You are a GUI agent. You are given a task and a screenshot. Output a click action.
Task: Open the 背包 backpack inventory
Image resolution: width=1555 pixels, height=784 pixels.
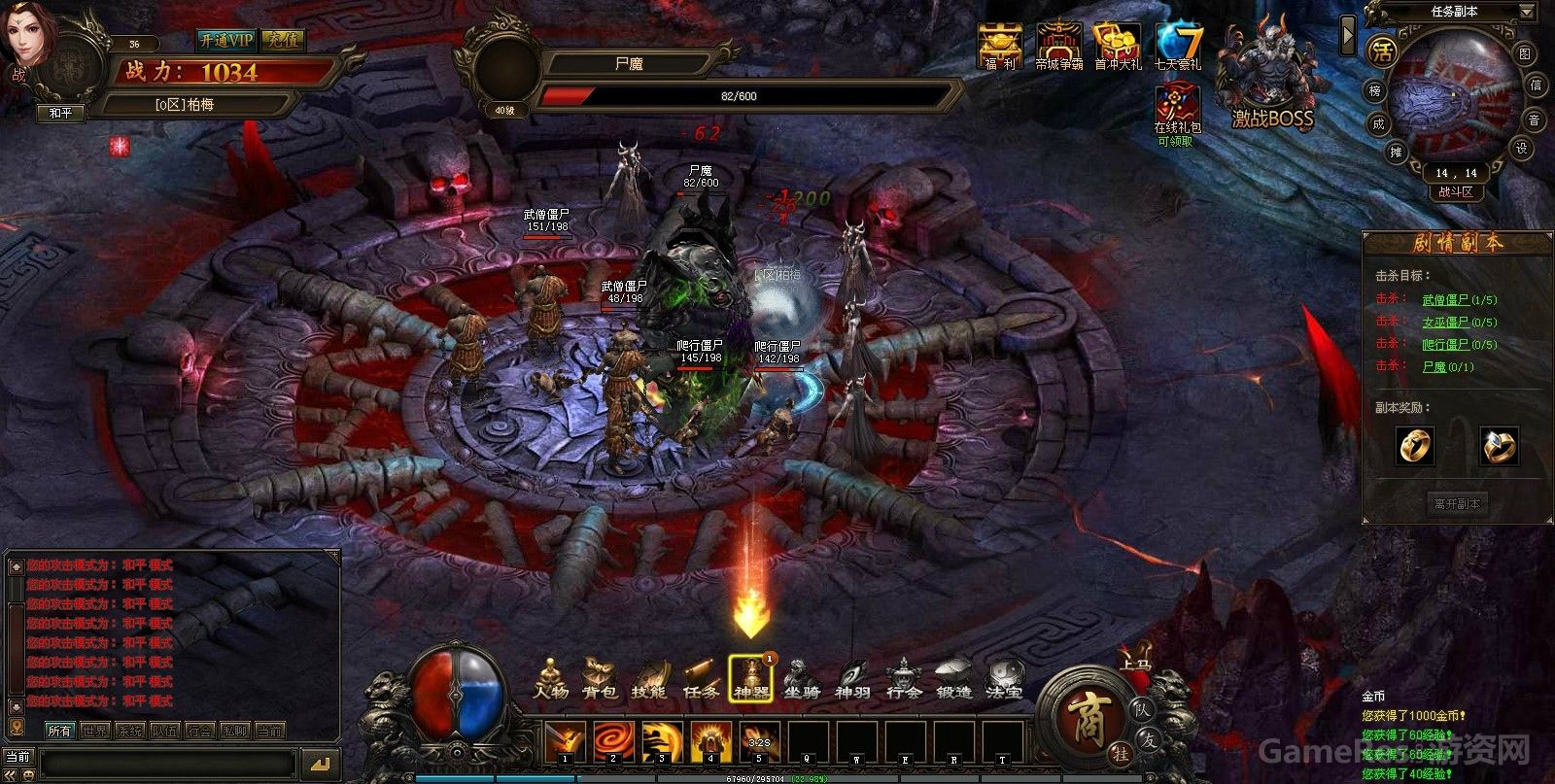click(x=600, y=679)
